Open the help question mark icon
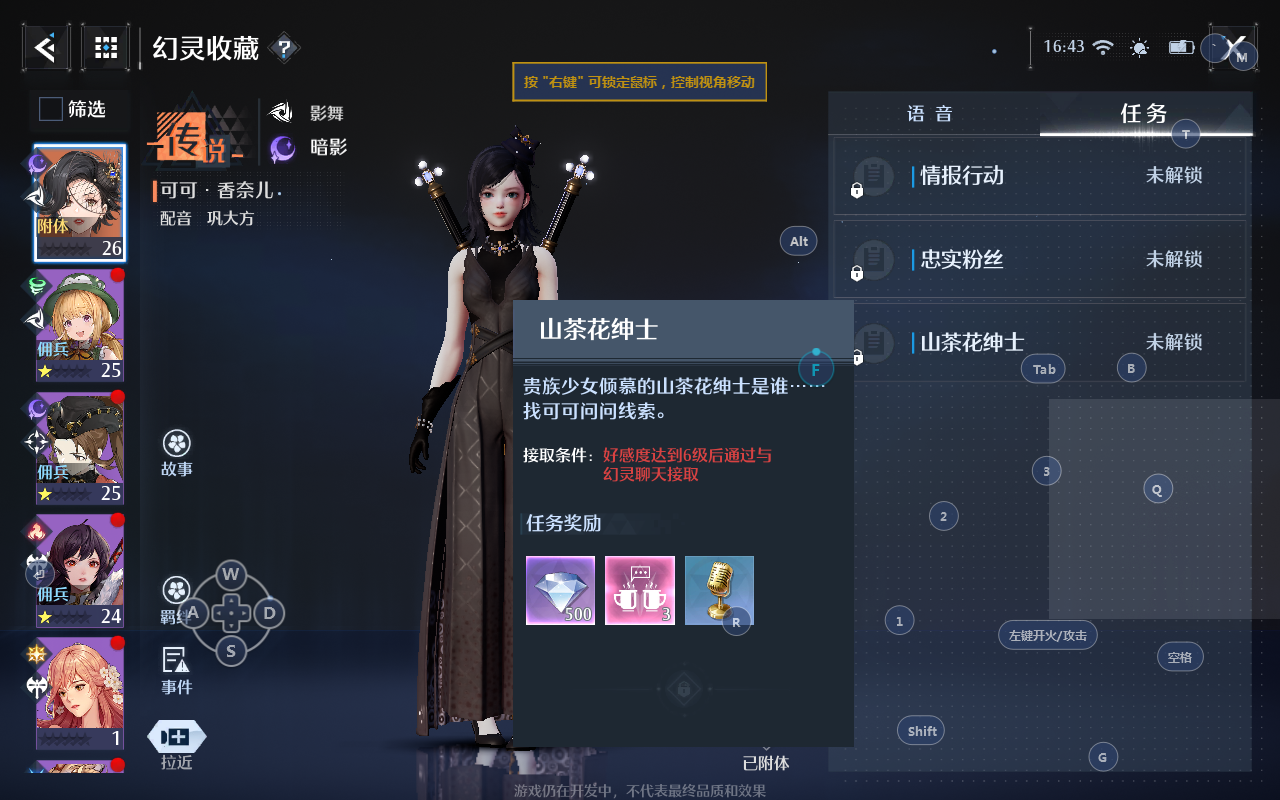This screenshot has height=800, width=1280. pyautogui.click(x=284, y=47)
